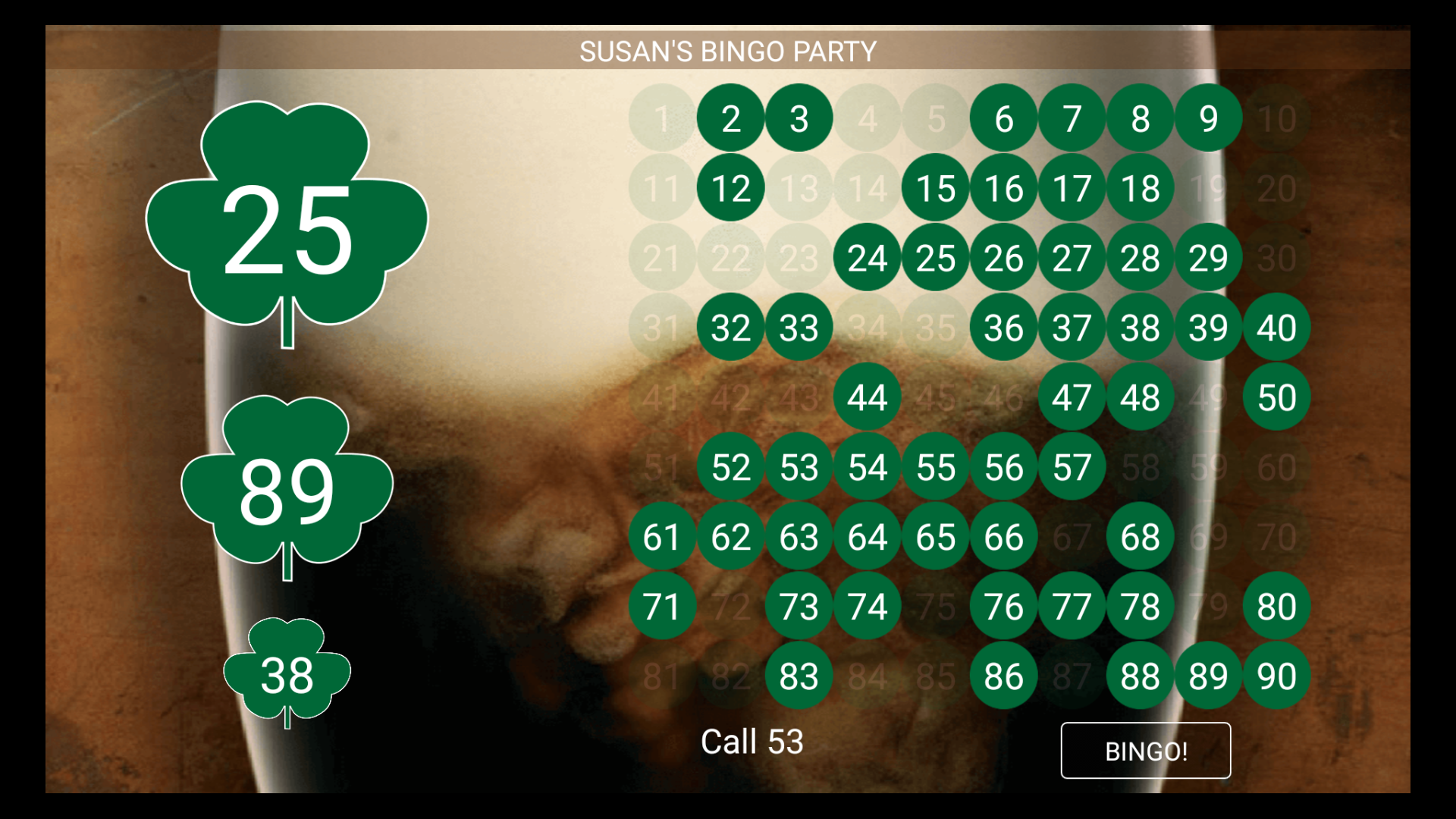Click the number 57 ball
The width and height of the screenshot is (1456, 819).
point(1072,468)
